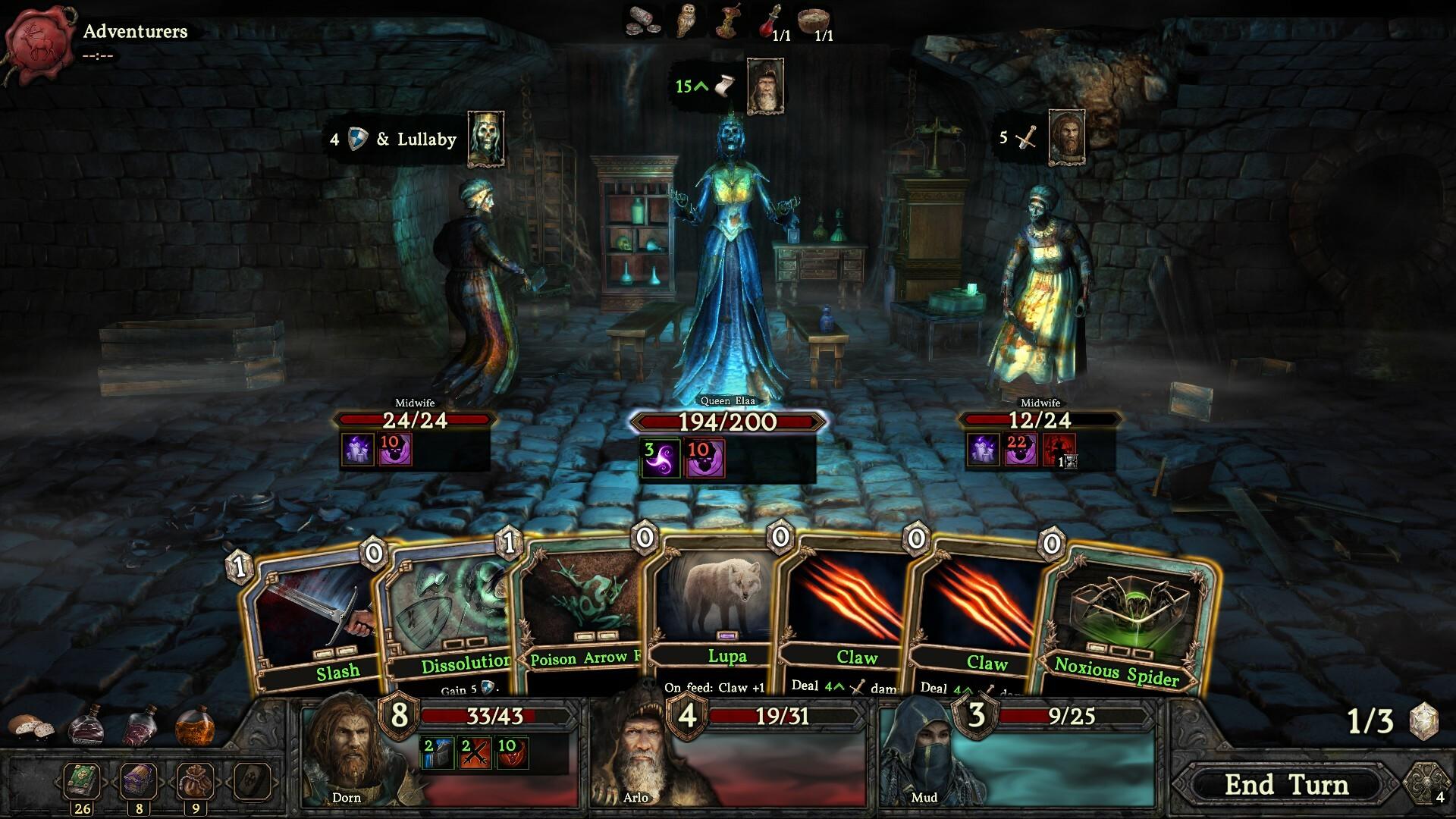
Task: Open the purple chest pile
Action: tap(139, 780)
